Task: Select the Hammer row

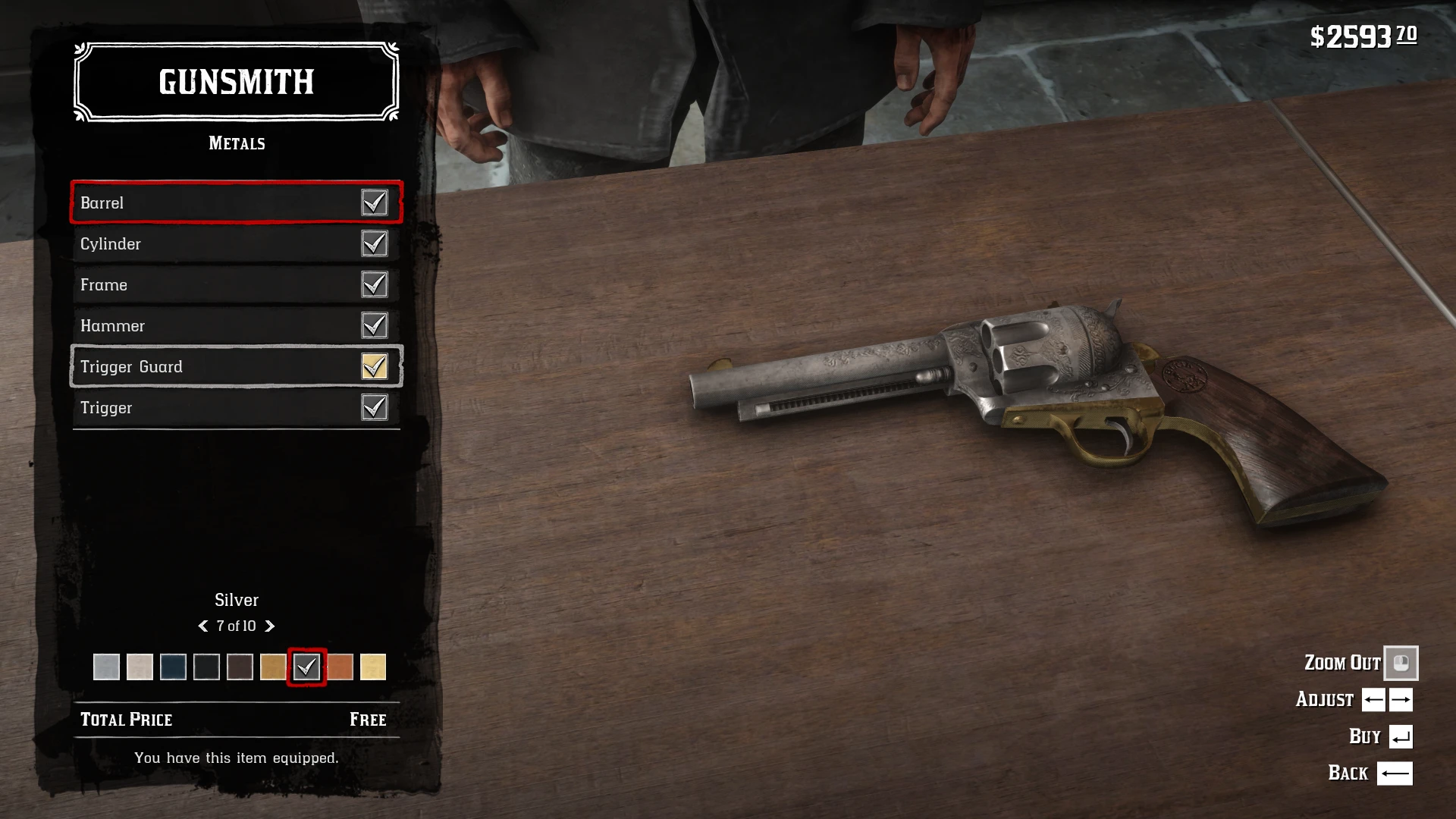Action: (236, 325)
